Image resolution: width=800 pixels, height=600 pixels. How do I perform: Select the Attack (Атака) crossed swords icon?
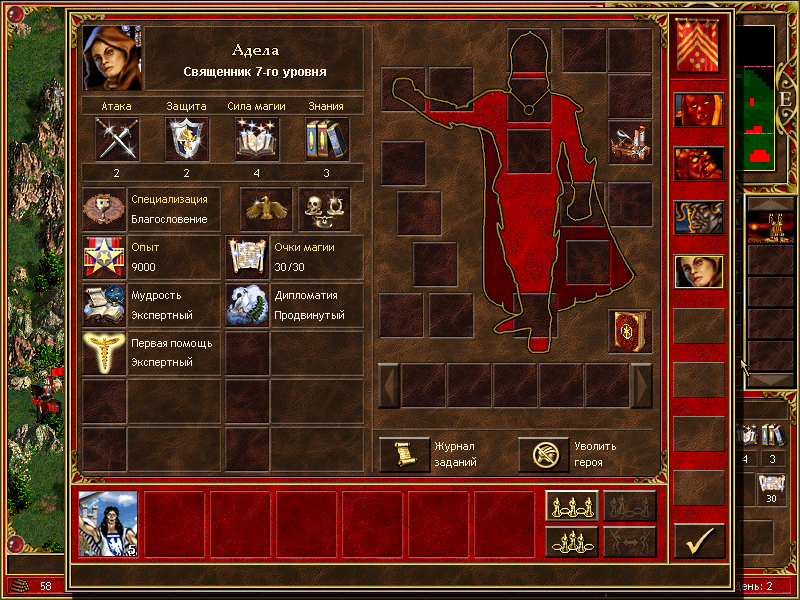[117, 138]
